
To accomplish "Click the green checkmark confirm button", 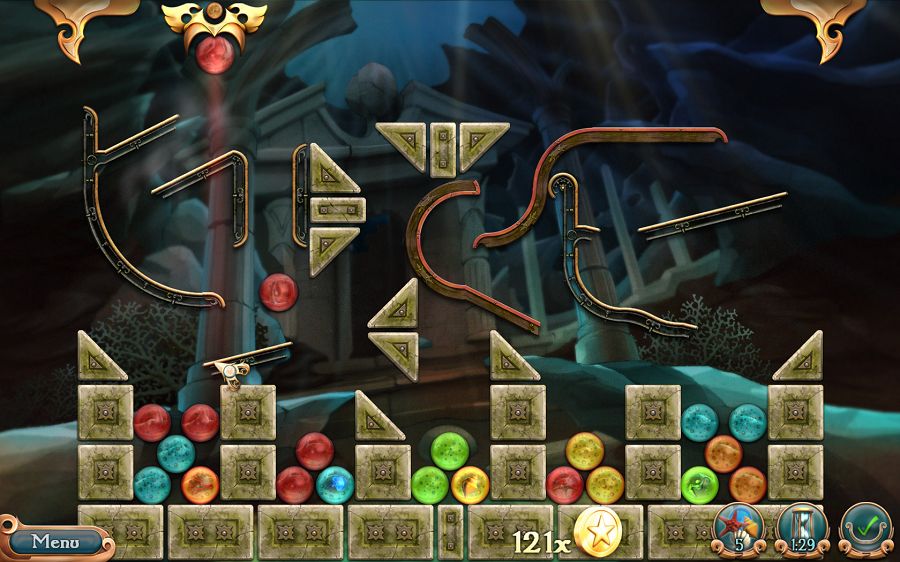I will tap(864, 528).
